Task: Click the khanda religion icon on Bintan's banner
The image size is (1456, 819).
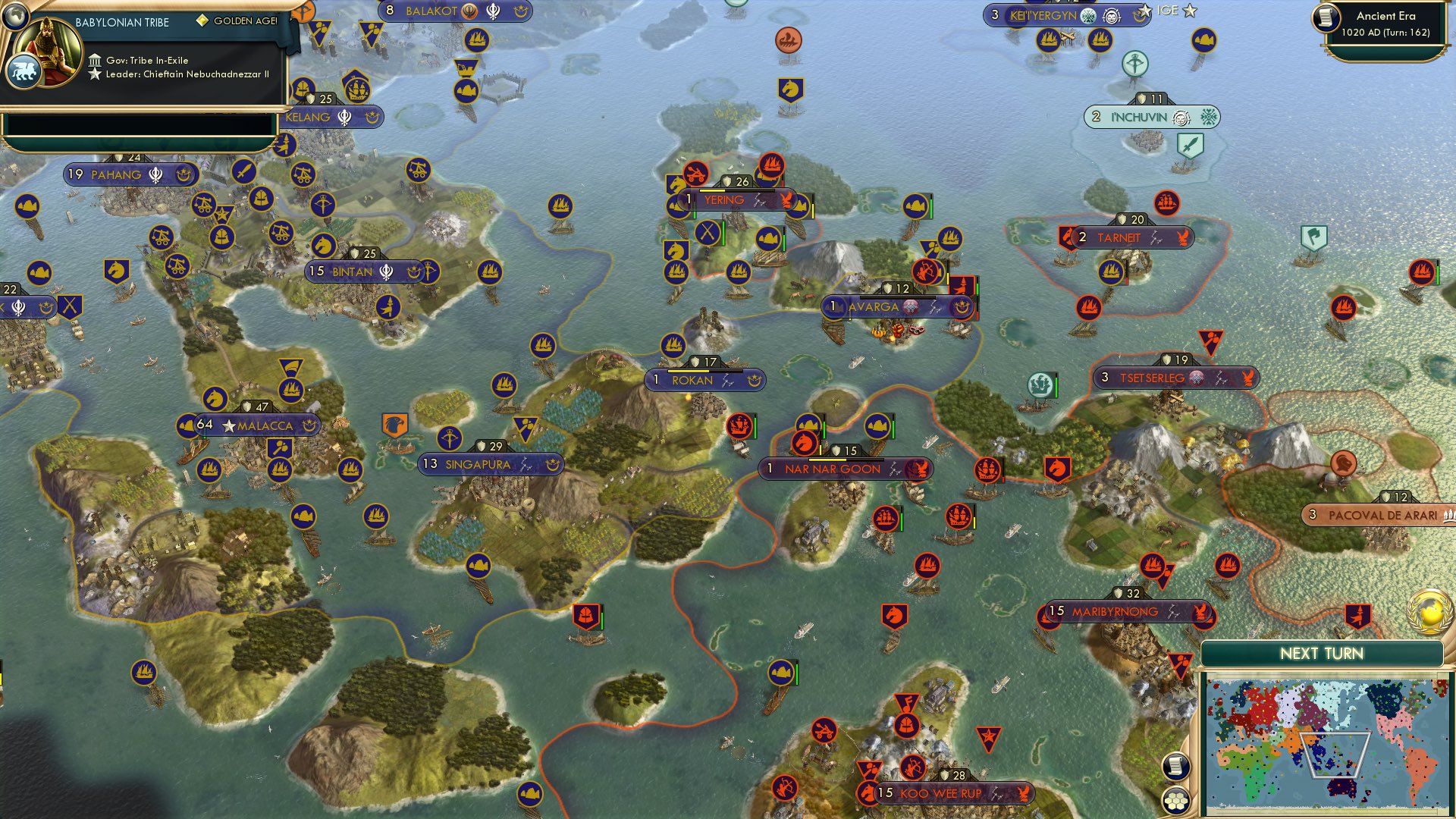Action: pos(385,271)
